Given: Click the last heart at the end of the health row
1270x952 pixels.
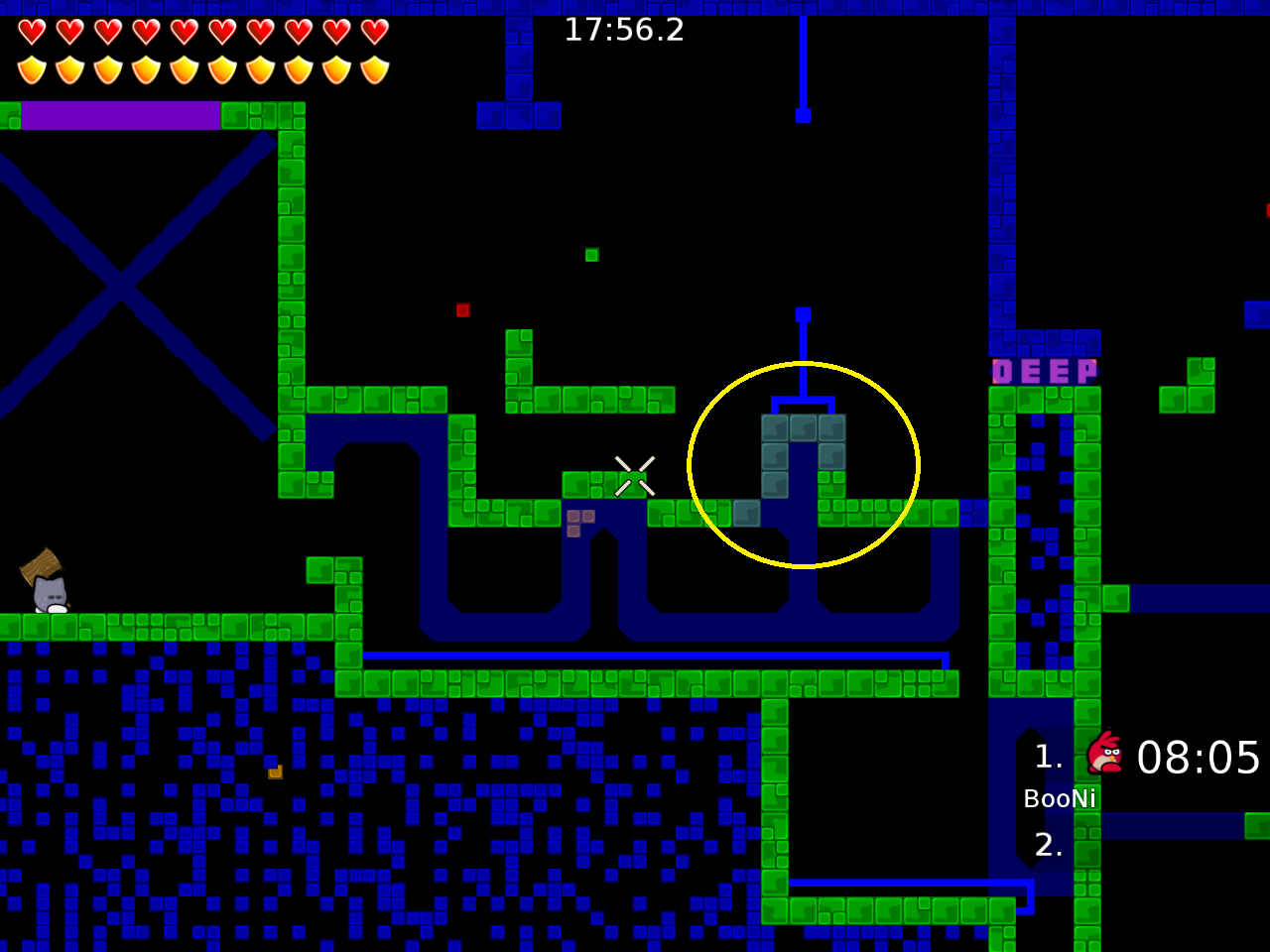Looking at the screenshot, I should [x=373, y=31].
